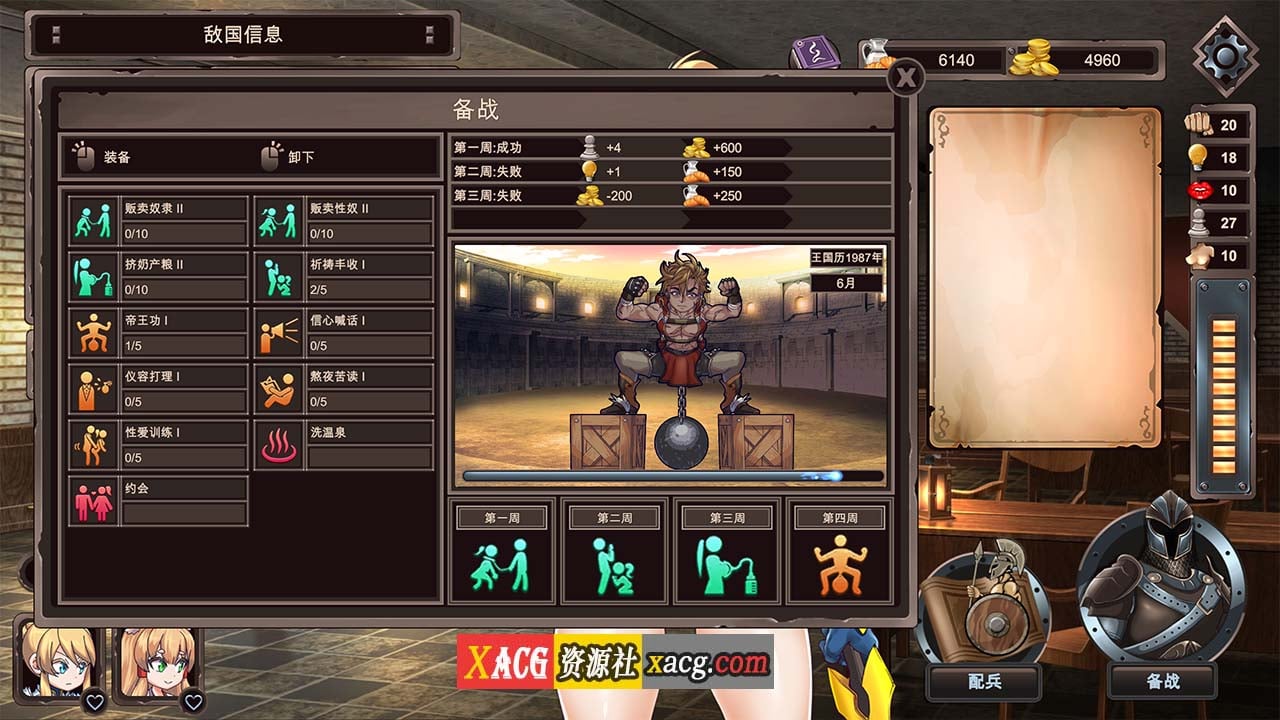This screenshot has width=1280, height=720.
Task: Click the 挤奶产粮 II icon
Action: pyautogui.click(x=95, y=274)
